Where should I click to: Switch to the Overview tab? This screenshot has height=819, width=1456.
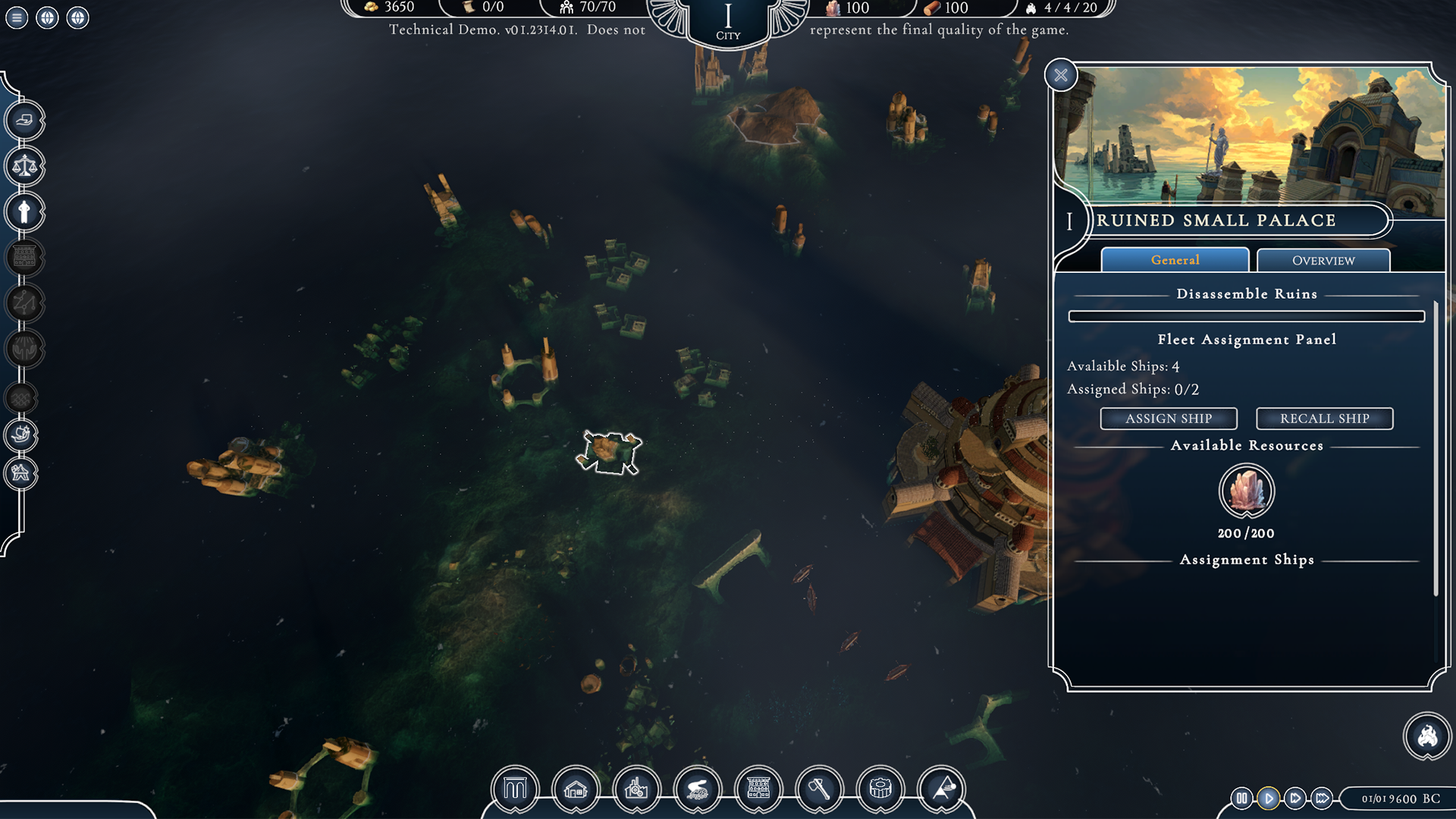point(1323,260)
